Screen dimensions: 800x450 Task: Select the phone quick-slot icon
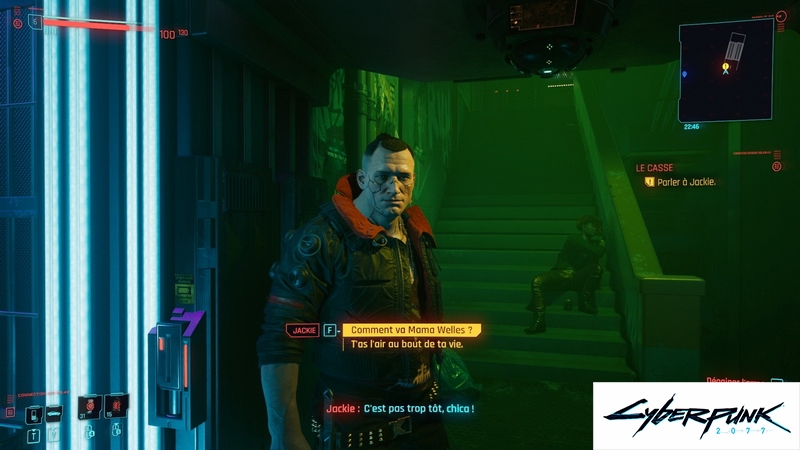pyautogui.click(x=33, y=413)
